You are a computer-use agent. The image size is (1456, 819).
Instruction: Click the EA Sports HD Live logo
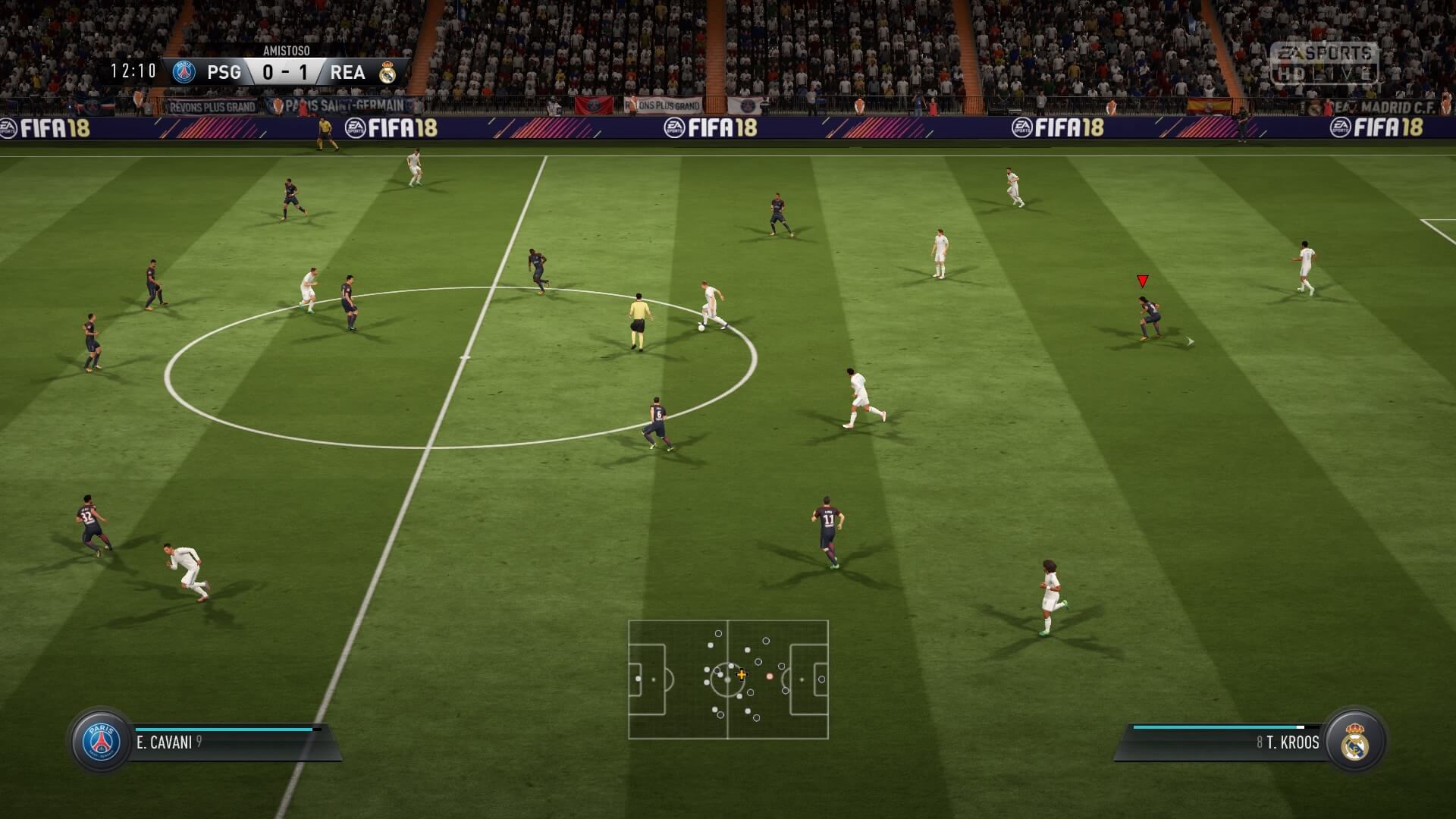(x=1325, y=63)
